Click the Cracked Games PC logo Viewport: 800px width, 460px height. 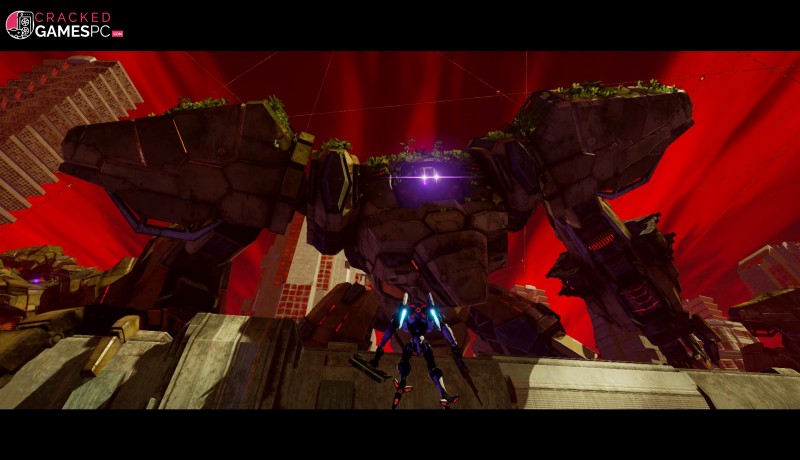coord(64,25)
